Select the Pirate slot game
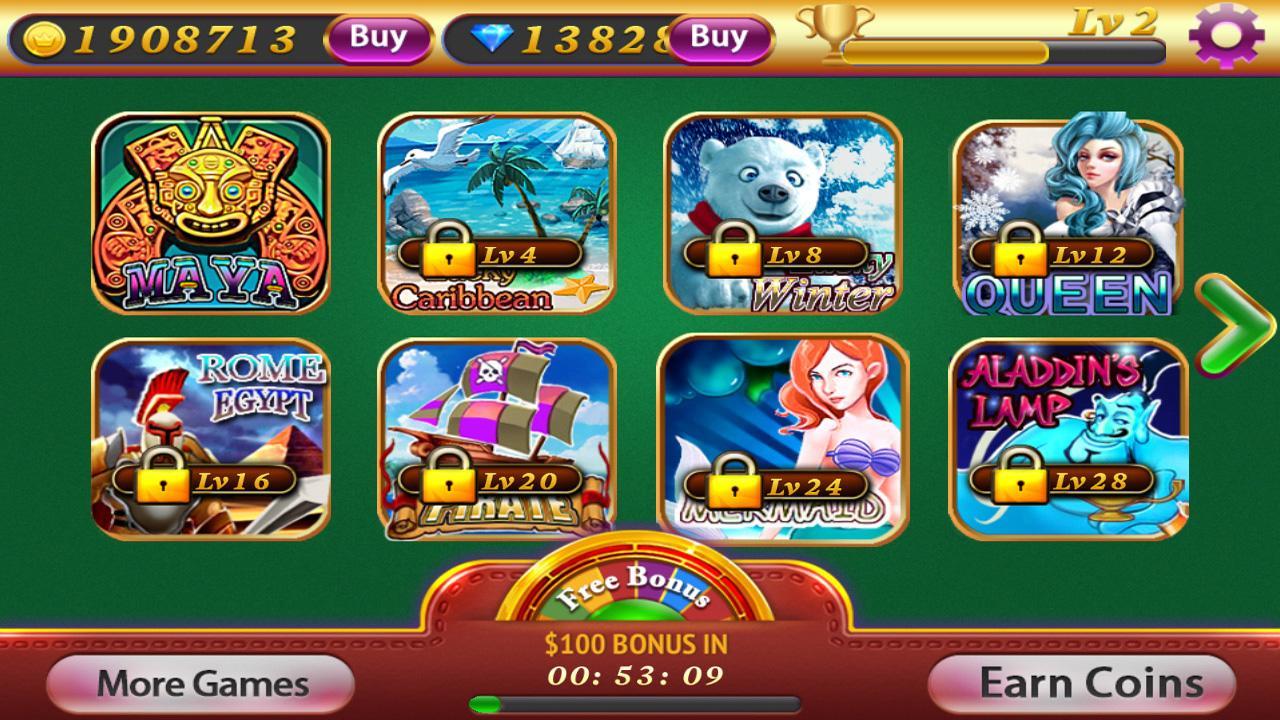Viewport: 1280px width, 720px height. click(497, 420)
